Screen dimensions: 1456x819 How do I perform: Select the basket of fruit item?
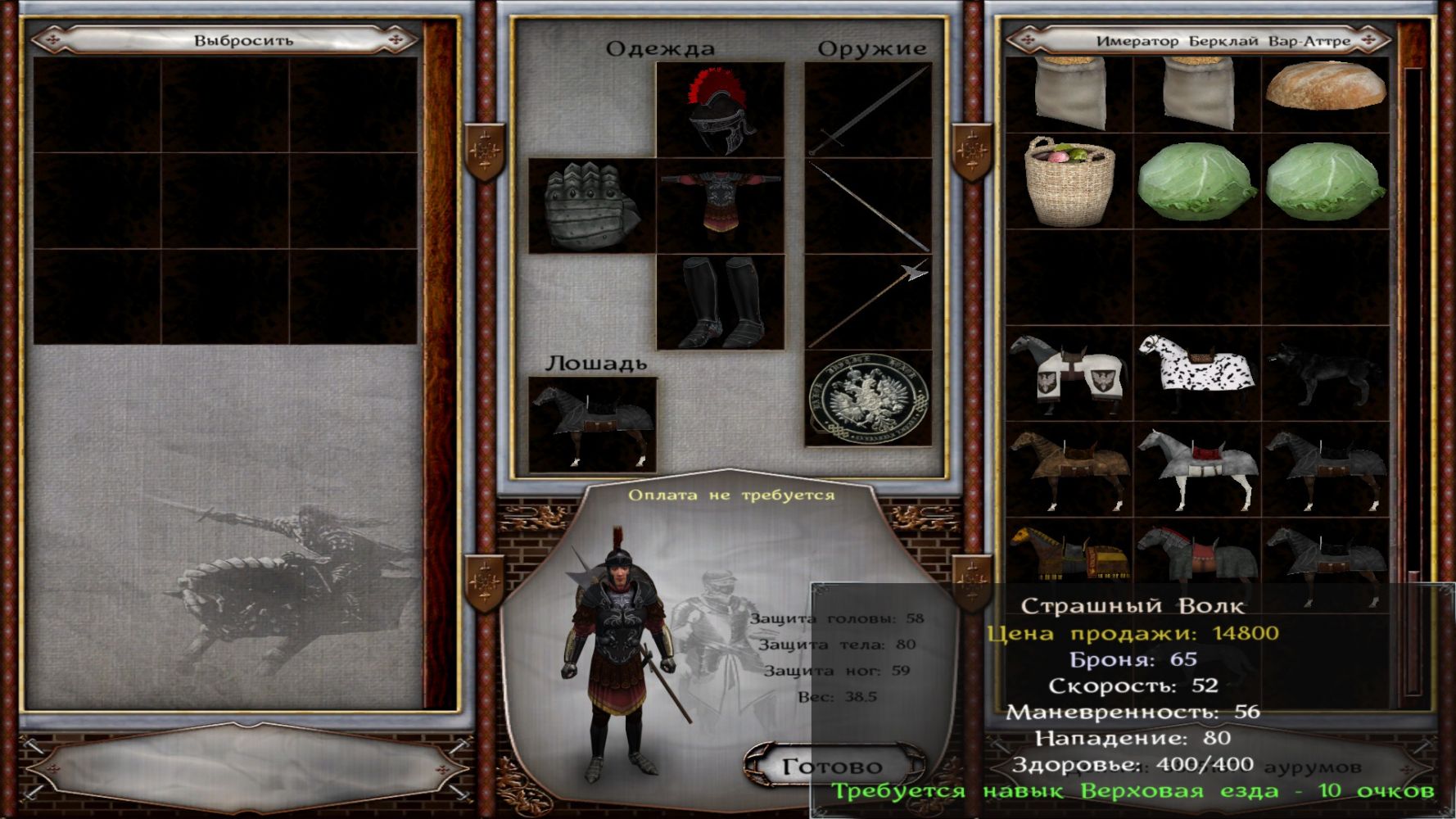1069,181
